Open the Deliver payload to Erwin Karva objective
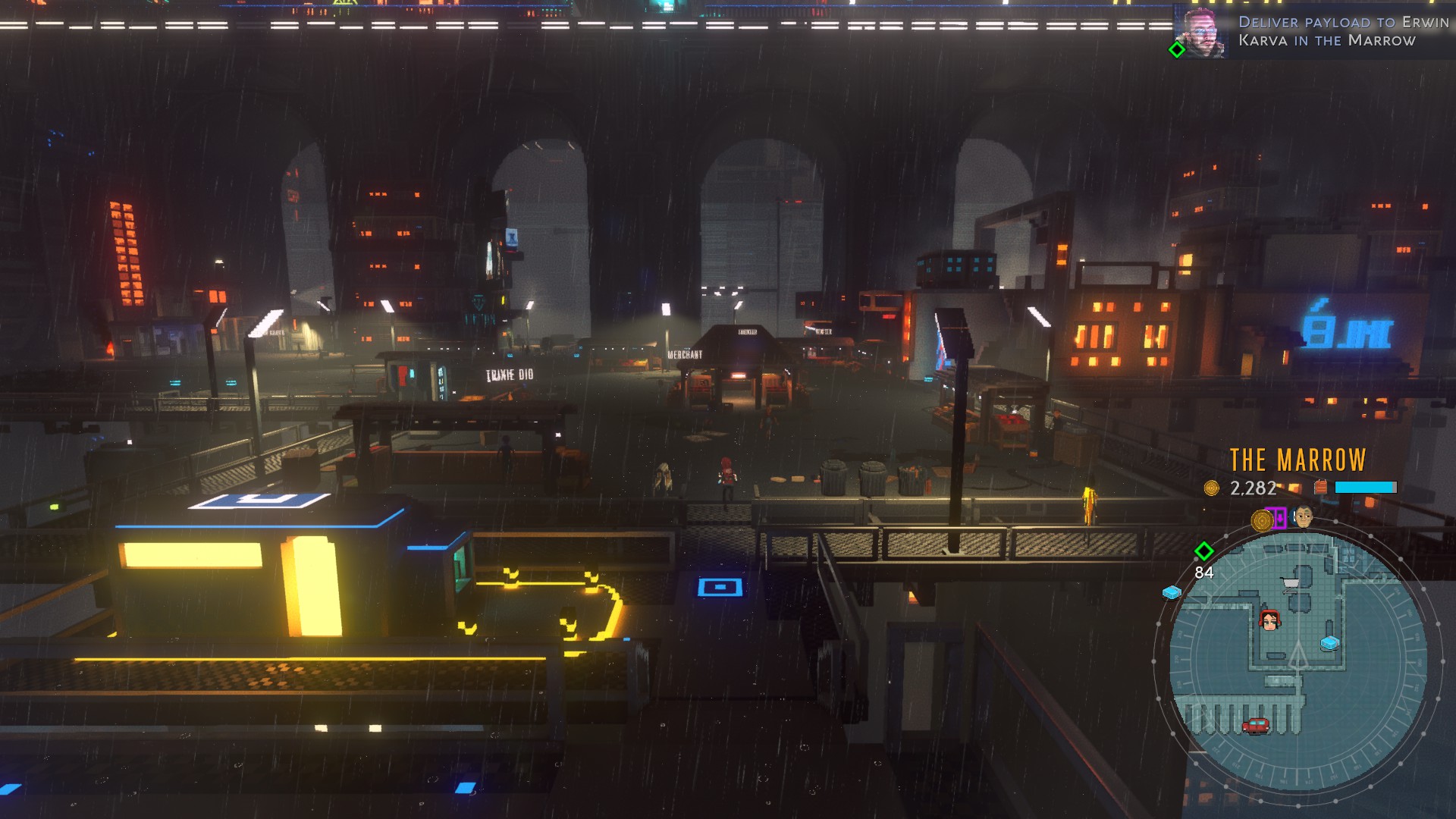 point(1342,31)
